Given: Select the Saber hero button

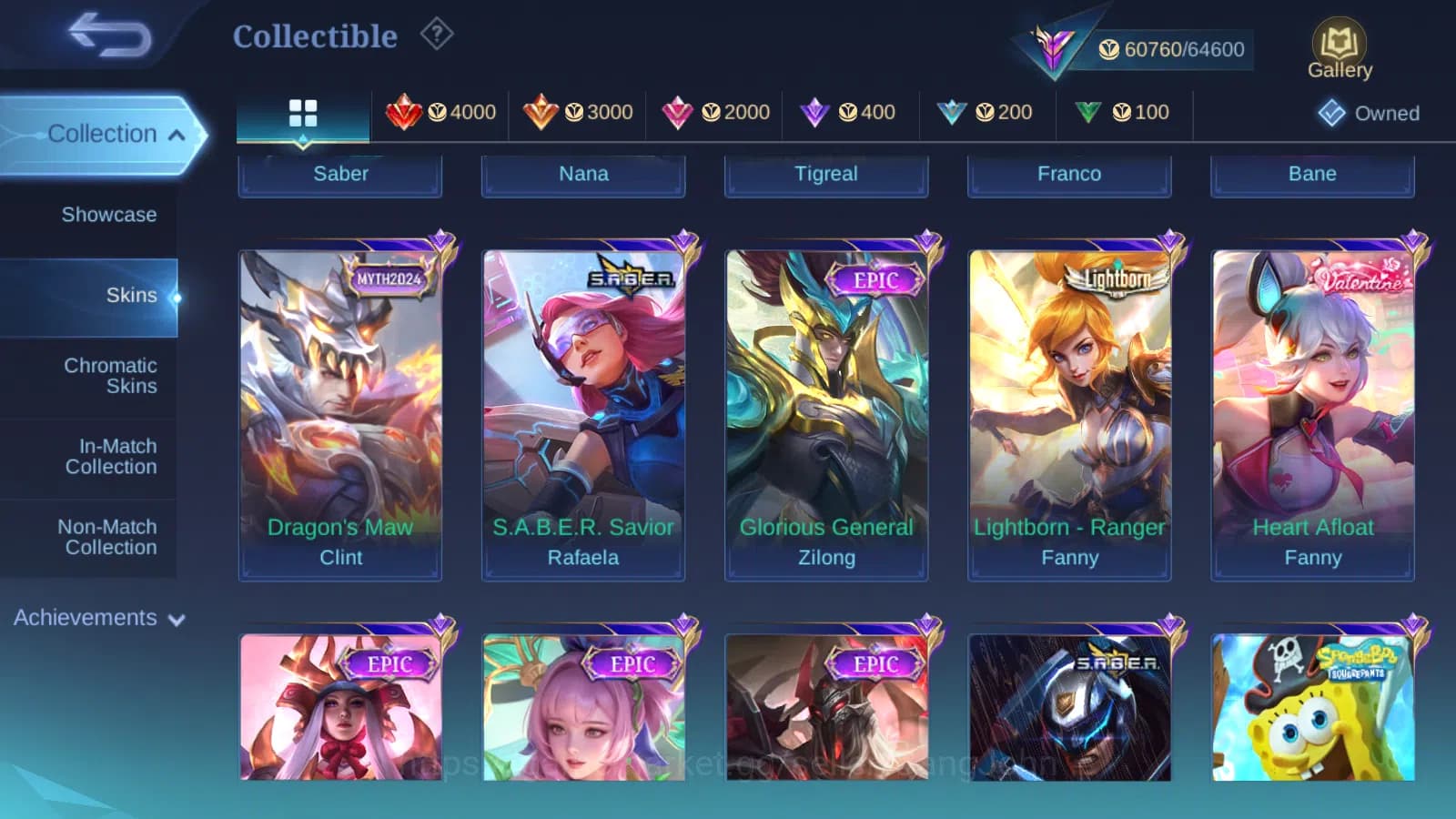Looking at the screenshot, I should [x=340, y=174].
